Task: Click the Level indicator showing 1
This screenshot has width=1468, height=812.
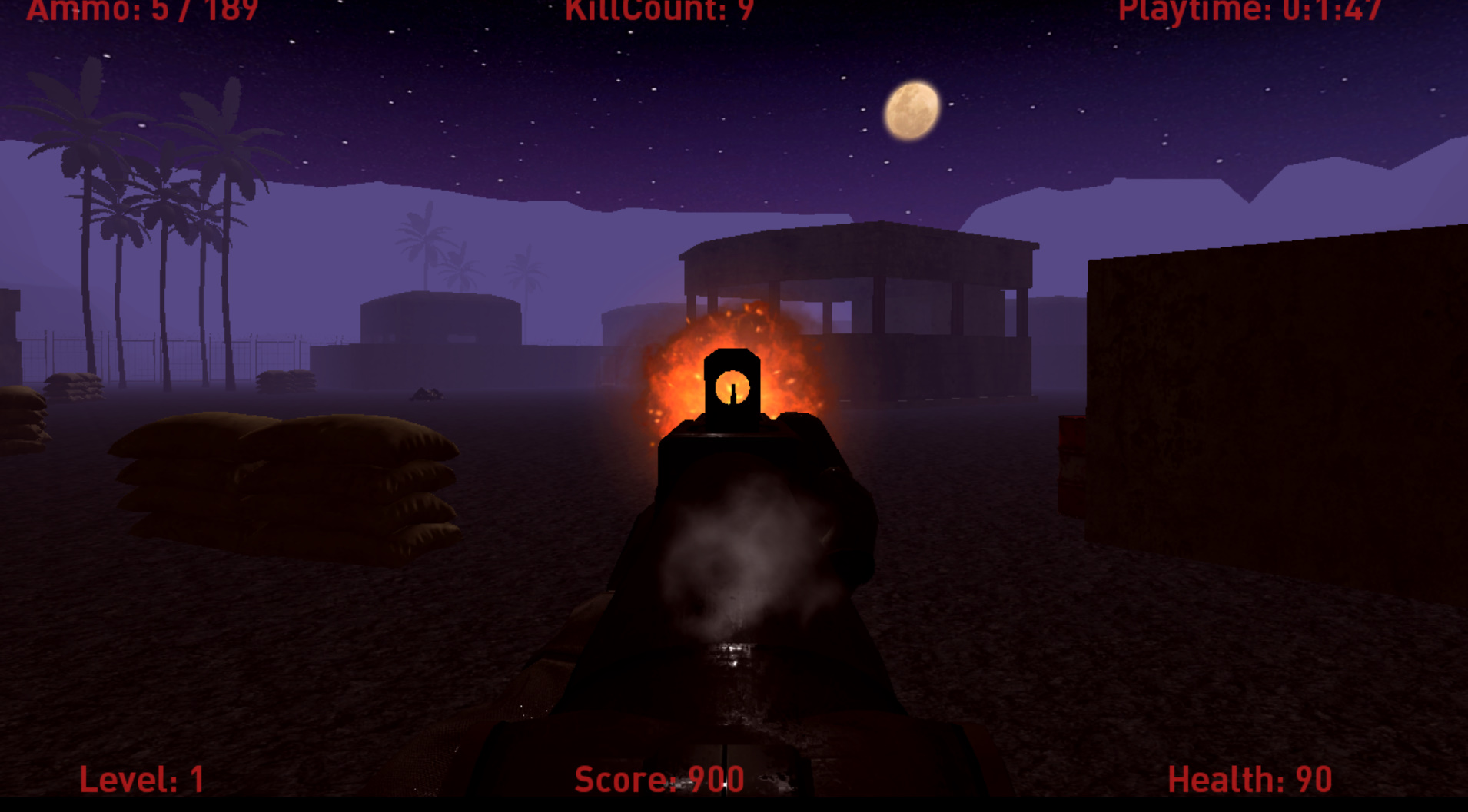Action: tap(141, 777)
